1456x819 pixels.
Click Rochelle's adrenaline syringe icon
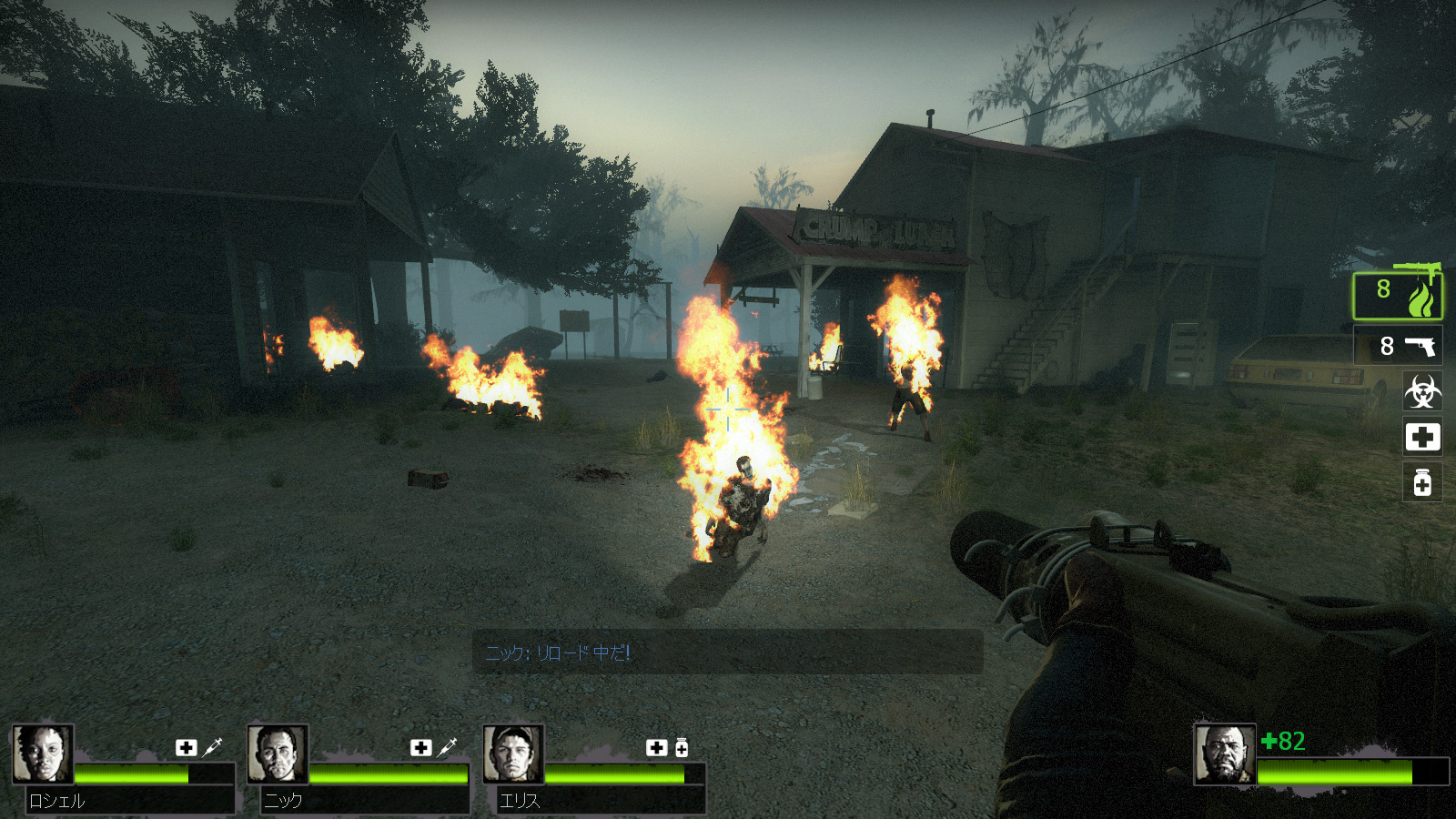tap(212, 747)
